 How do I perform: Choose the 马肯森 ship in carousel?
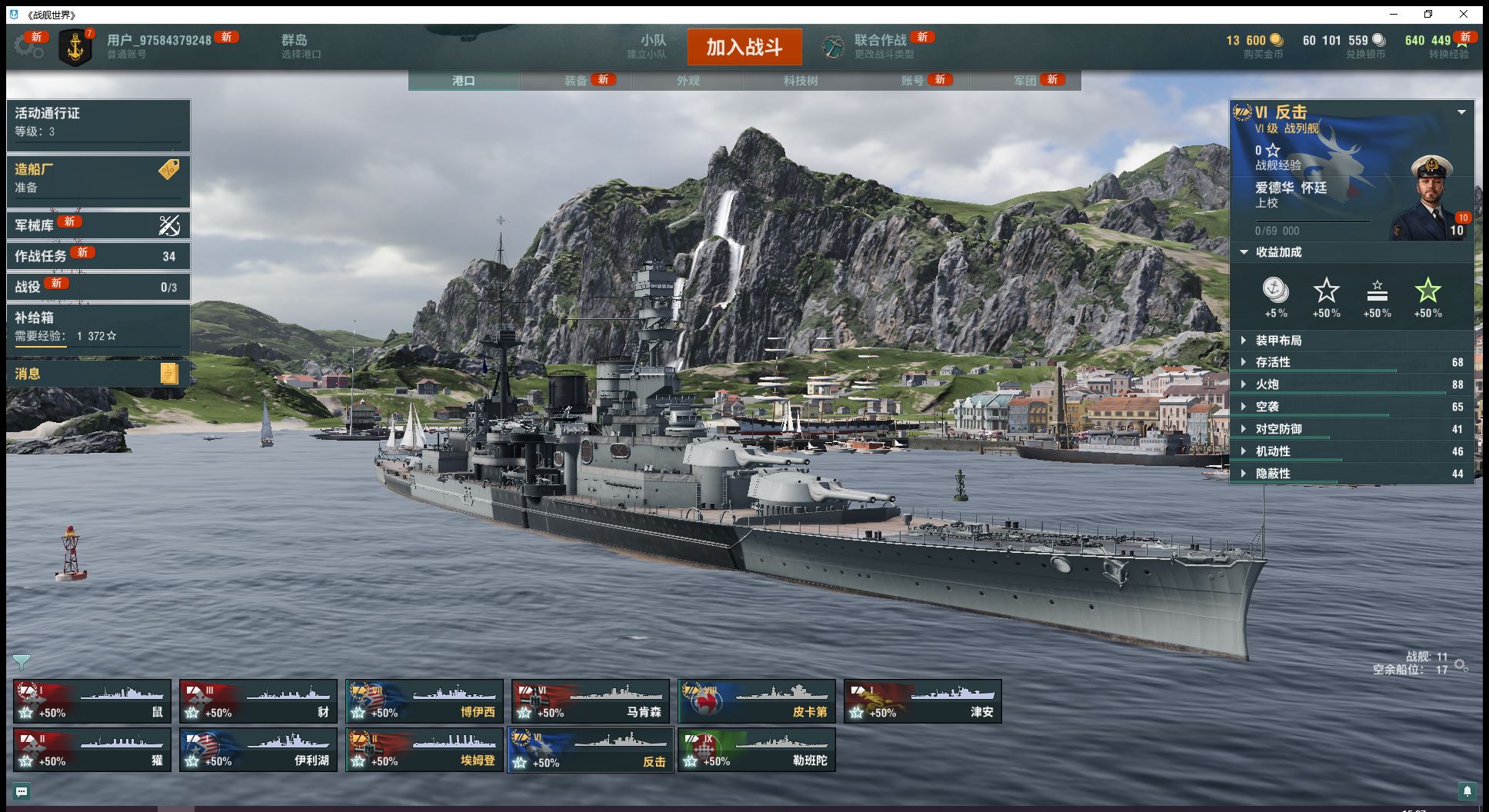591,701
